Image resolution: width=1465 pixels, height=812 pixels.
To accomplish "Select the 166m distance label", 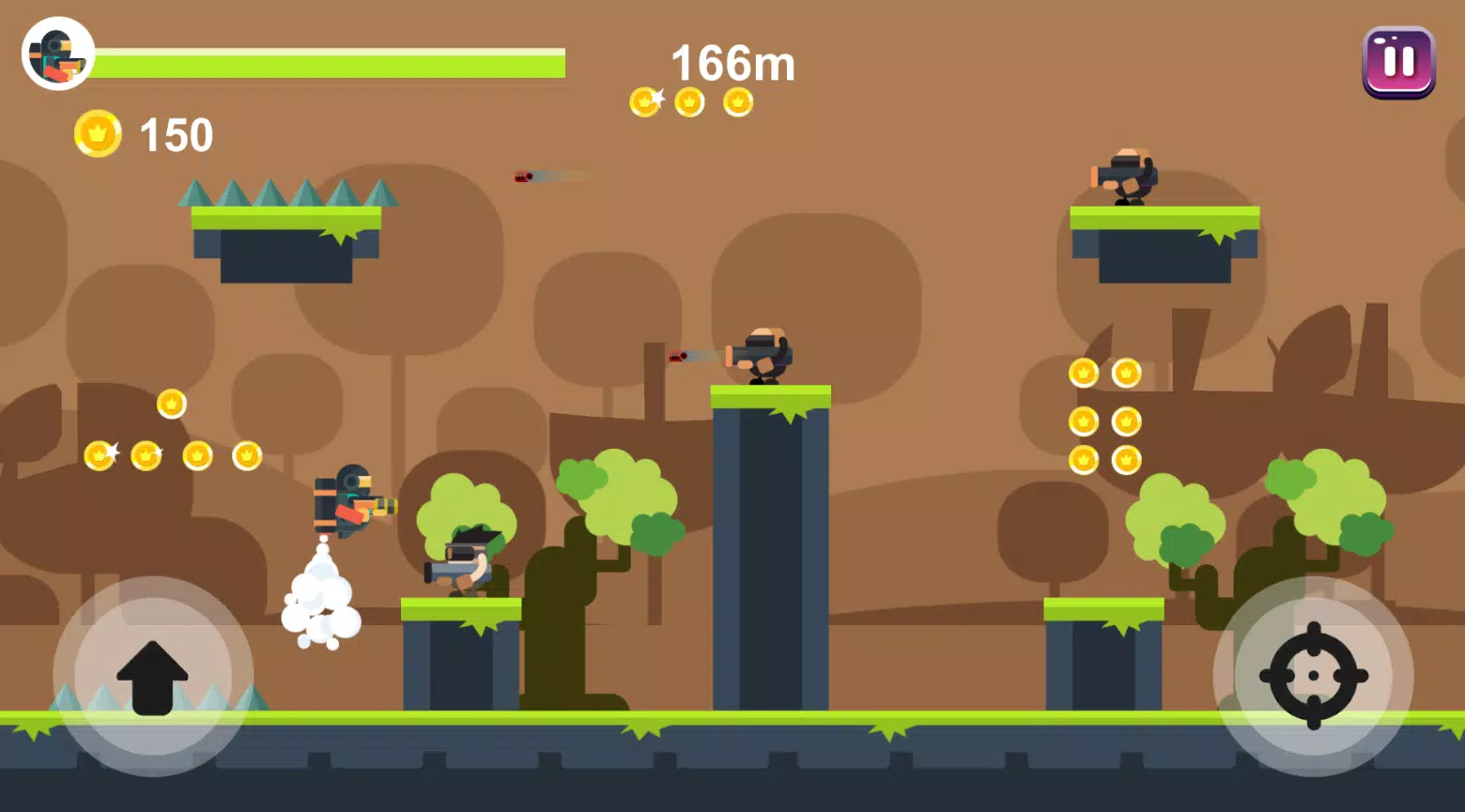I will click(732, 64).
